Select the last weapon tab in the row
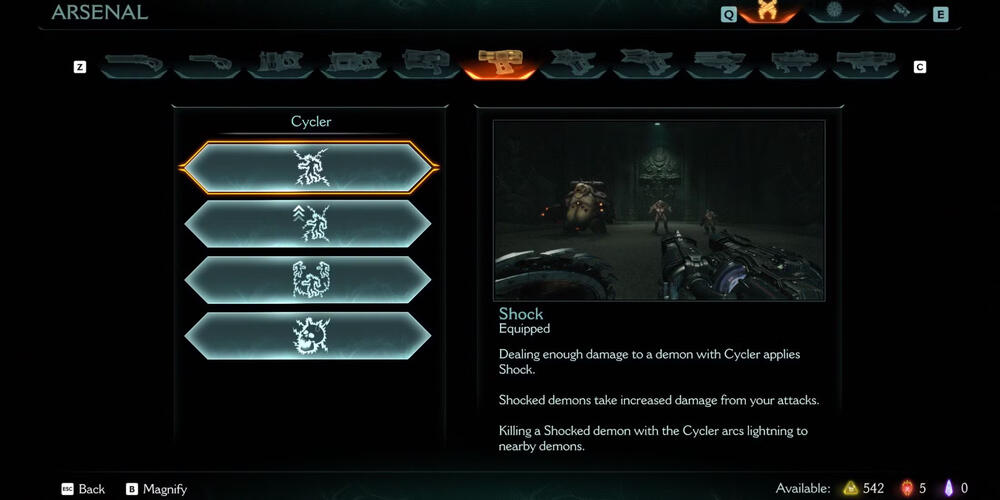1000x500 pixels. click(x=866, y=63)
